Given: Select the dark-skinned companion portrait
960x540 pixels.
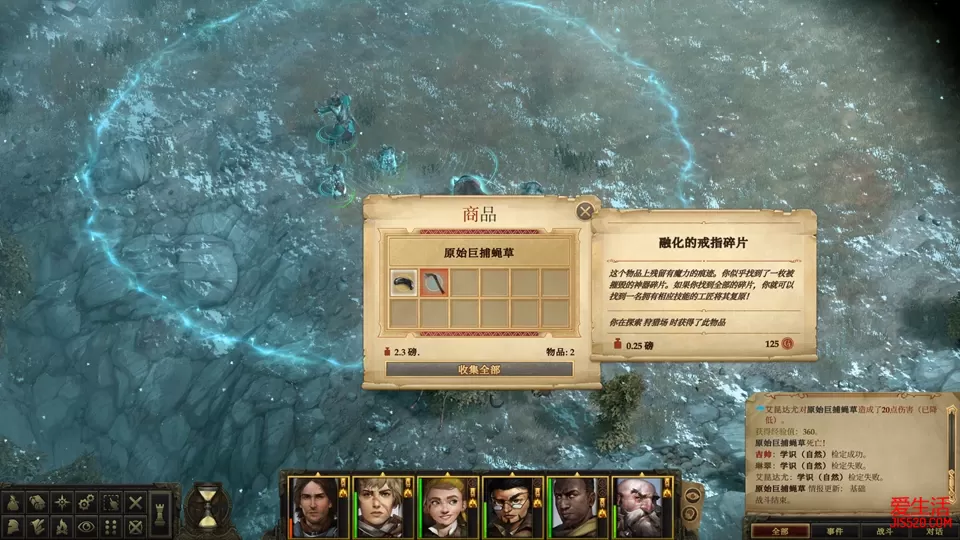Looking at the screenshot, I should pyautogui.click(x=577, y=507).
